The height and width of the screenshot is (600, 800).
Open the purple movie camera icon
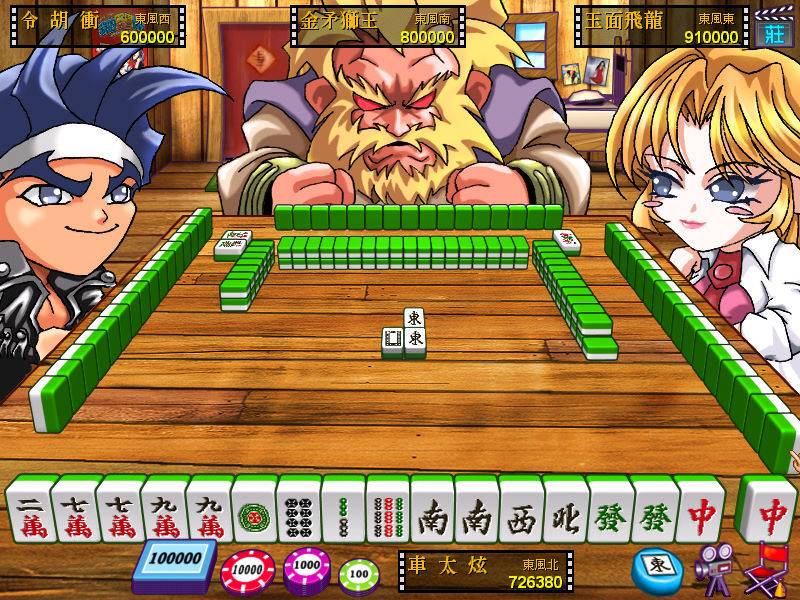pos(713,568)
